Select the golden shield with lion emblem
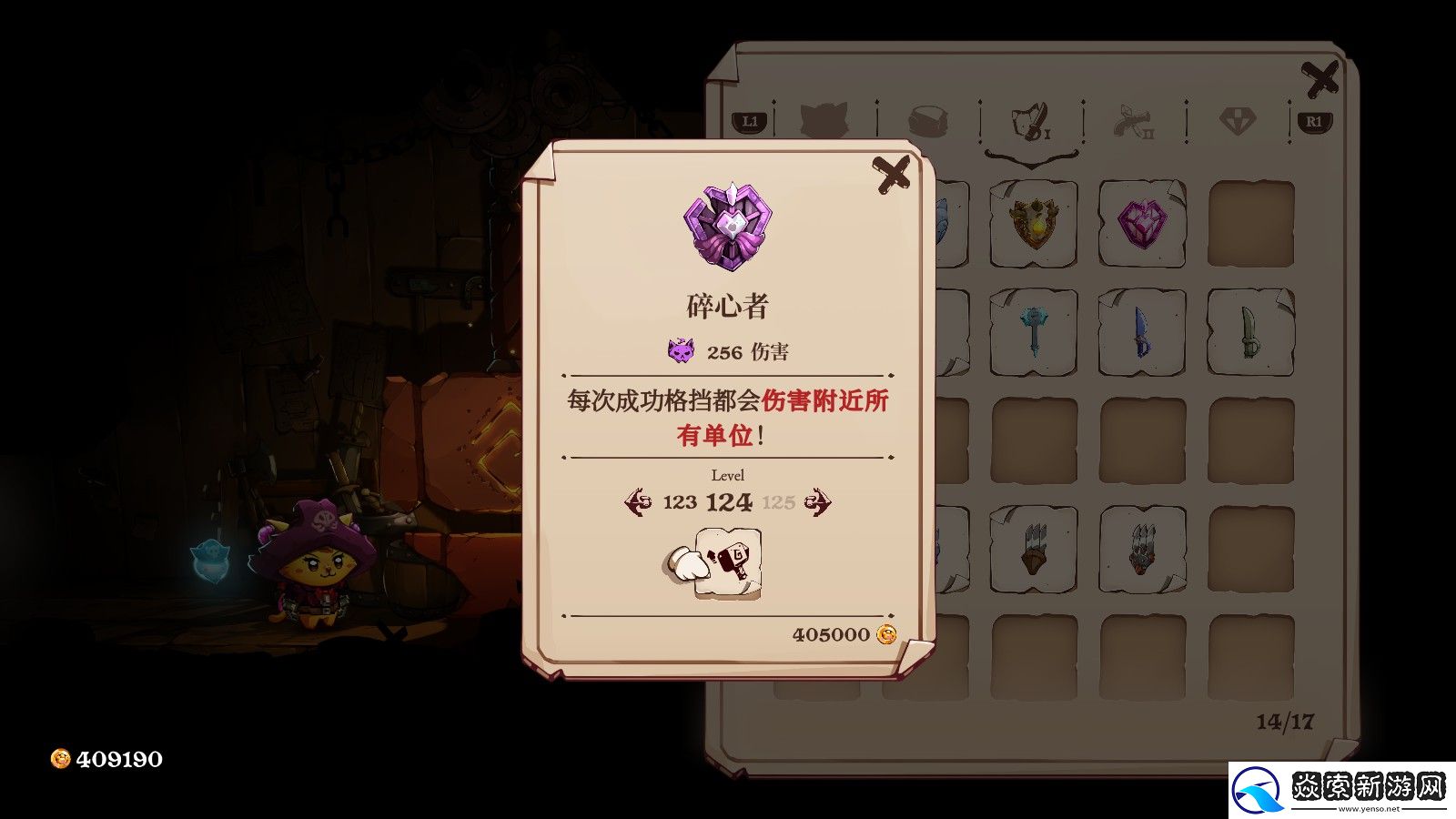Image resolution: width=1456 pixels, height=819 pixels. [x=1033, y=223]
